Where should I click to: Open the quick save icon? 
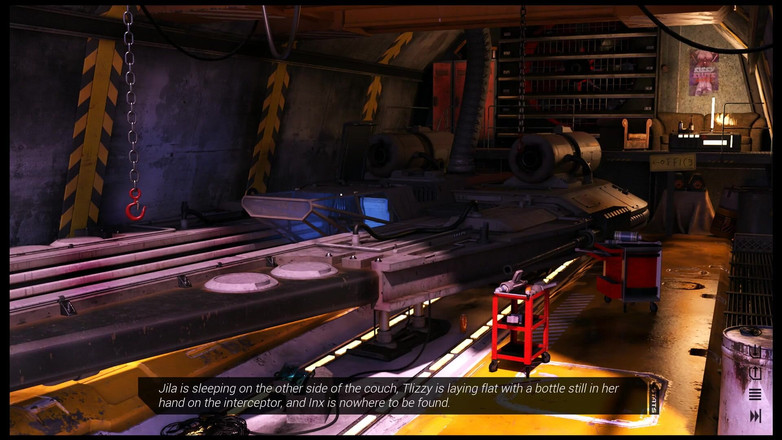tap(755, 352)
